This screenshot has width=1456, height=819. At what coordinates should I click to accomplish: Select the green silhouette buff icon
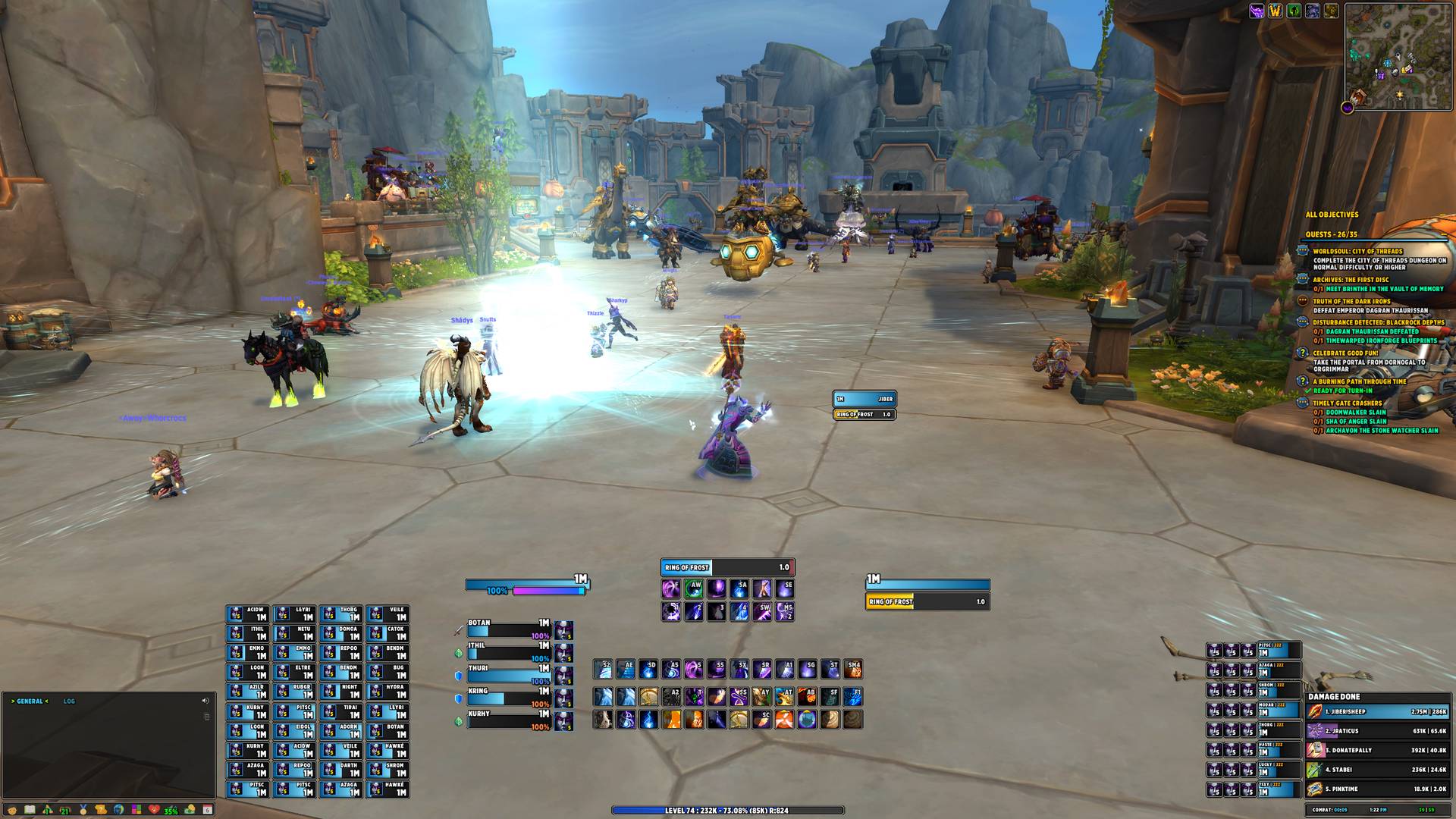click(x=1294, y=11)
